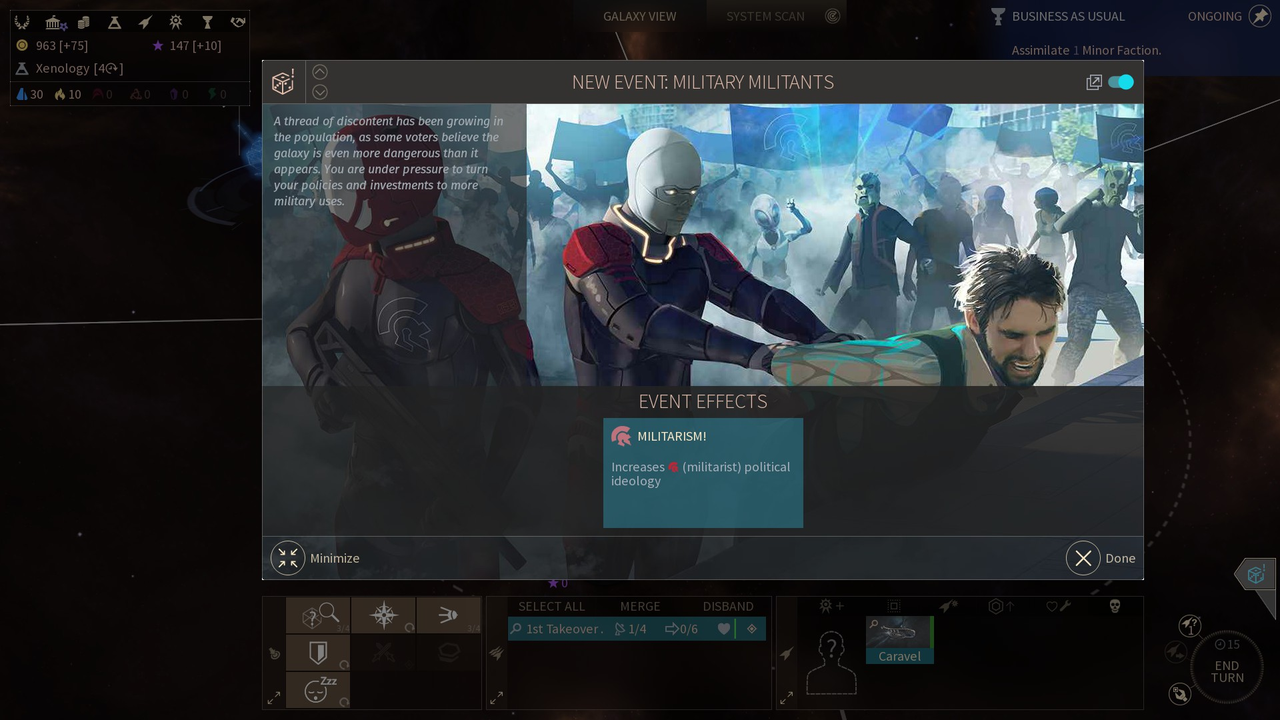This screenshot has height=720, width=1280.
Task: Activate the fleet sleep action
Action: 318,690
